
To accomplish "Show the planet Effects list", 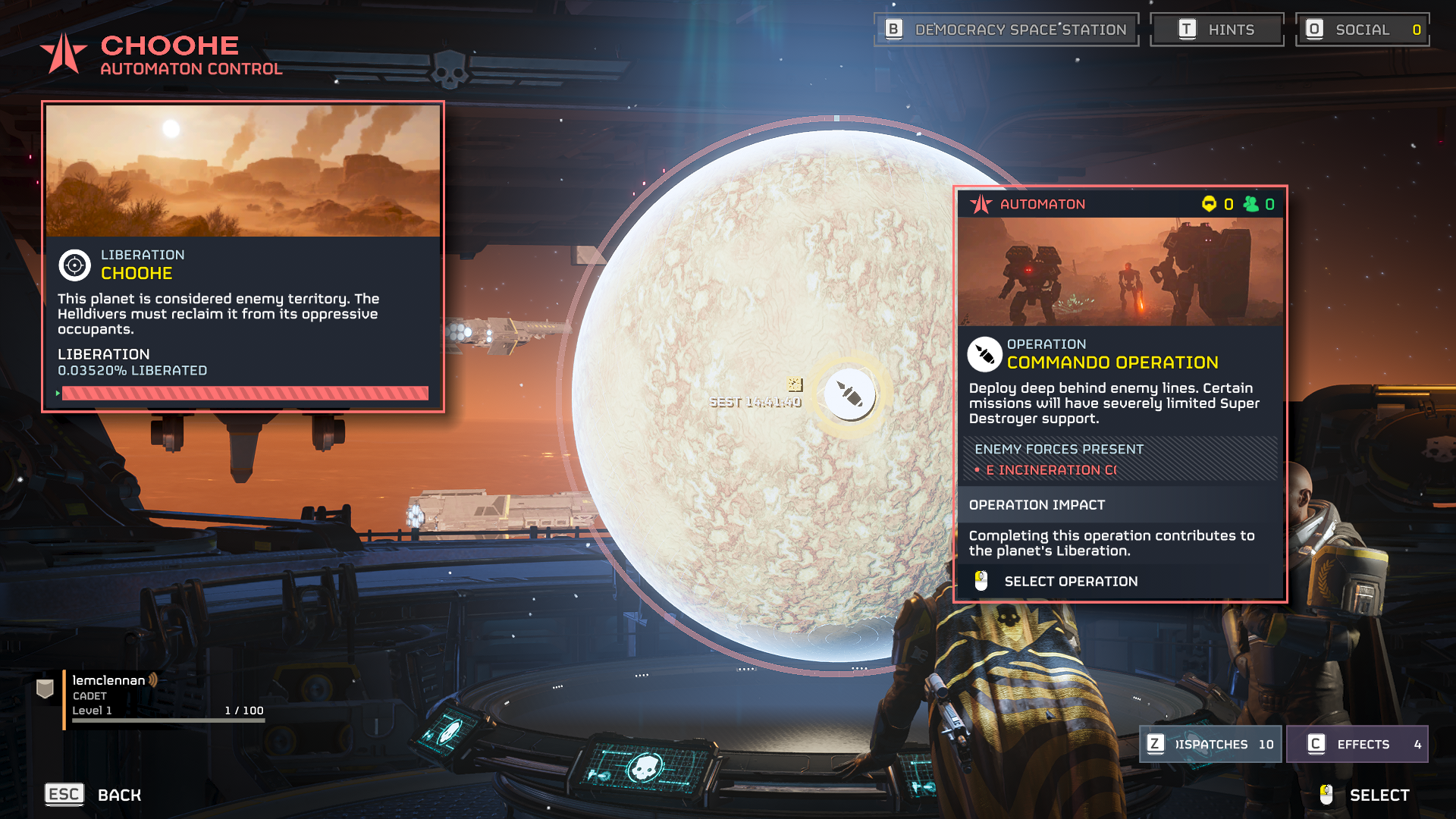I will click(1357, 744).
